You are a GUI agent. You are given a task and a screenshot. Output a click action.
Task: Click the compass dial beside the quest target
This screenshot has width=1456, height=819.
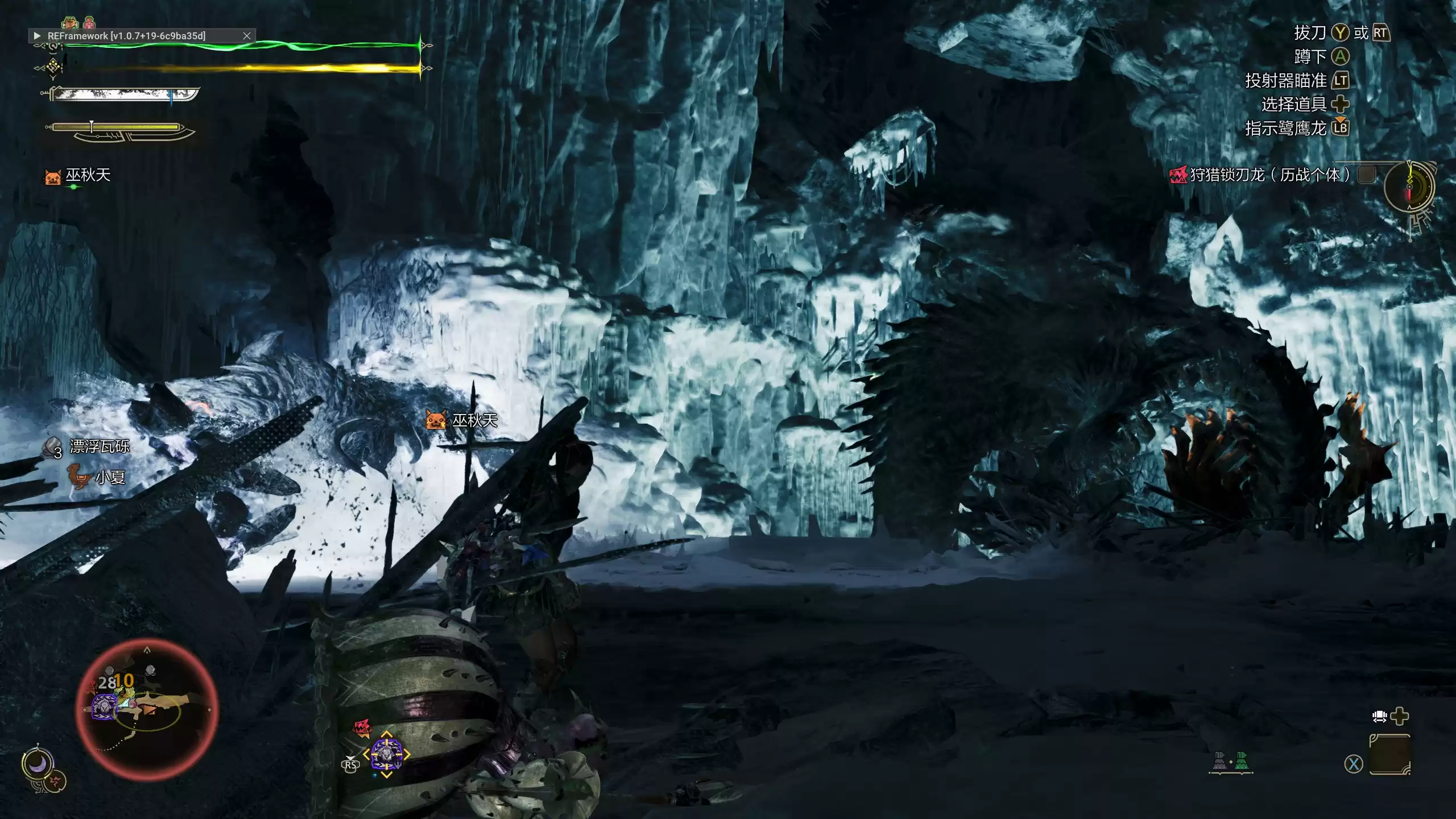[1409, 187]
